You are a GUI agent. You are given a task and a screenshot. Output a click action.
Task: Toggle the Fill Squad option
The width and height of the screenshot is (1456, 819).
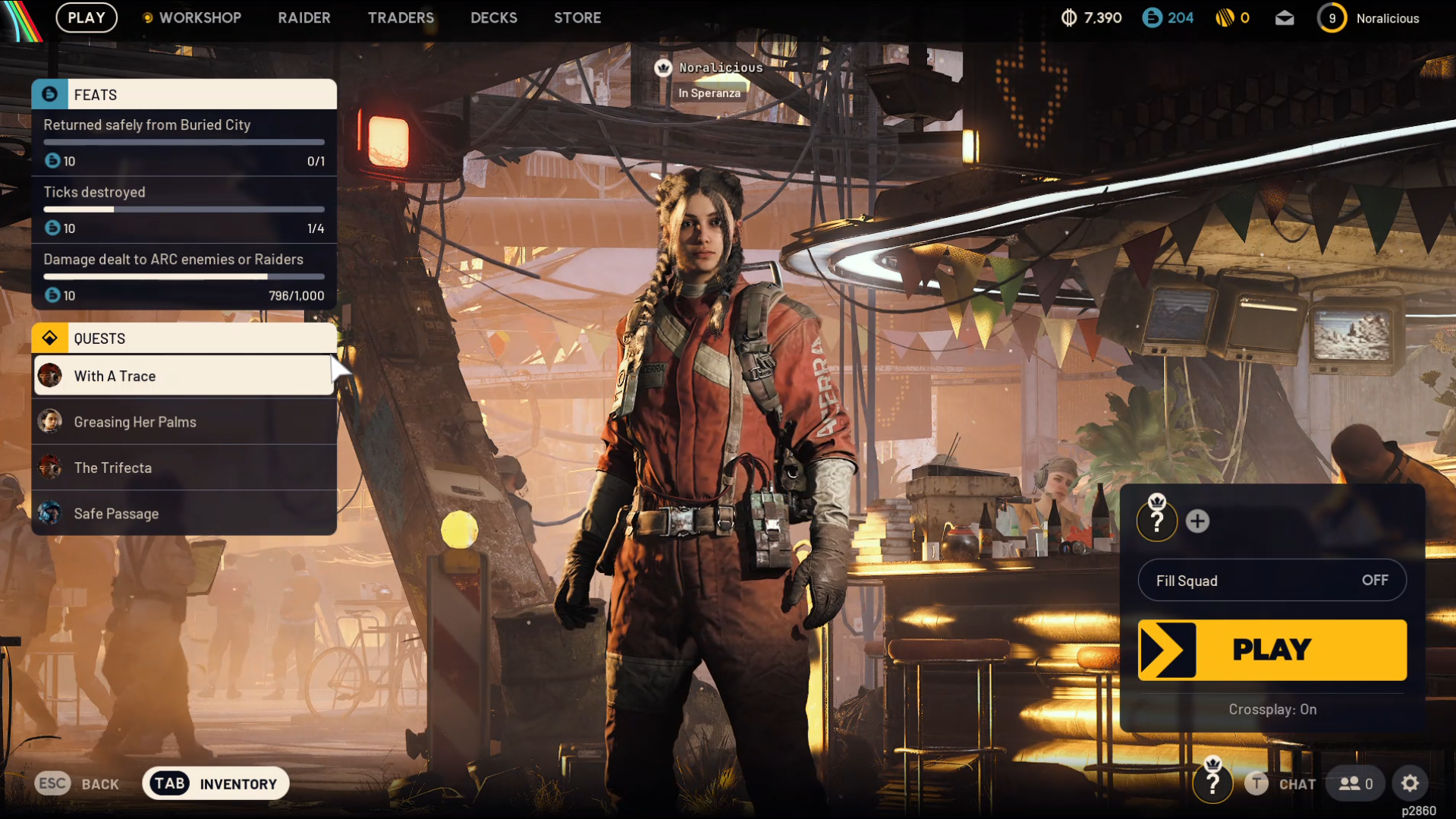(1272, 581)
